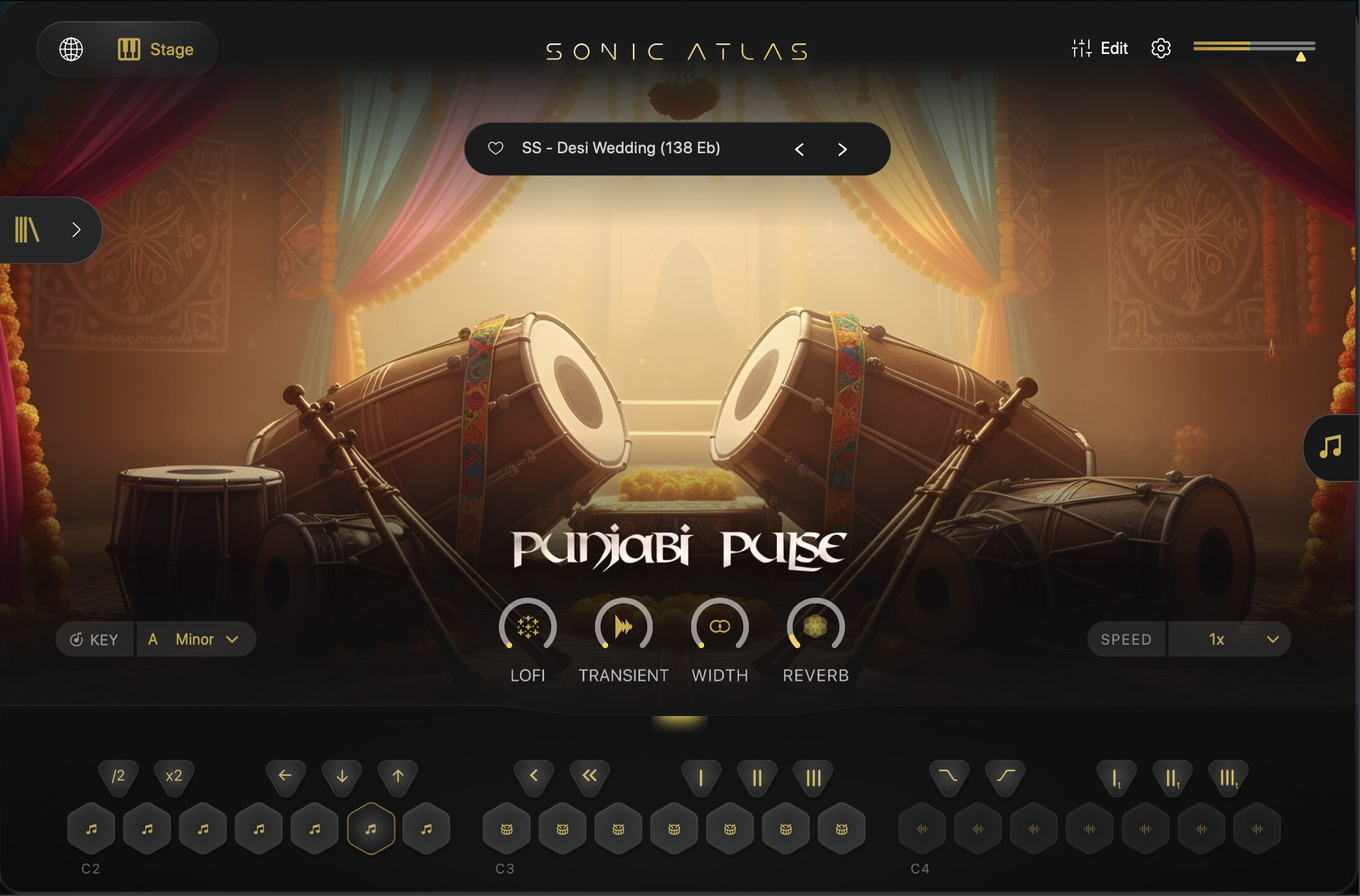Open the Edit panel
The width and height of the screenshot is (1360, 896).
point(1099,48)
